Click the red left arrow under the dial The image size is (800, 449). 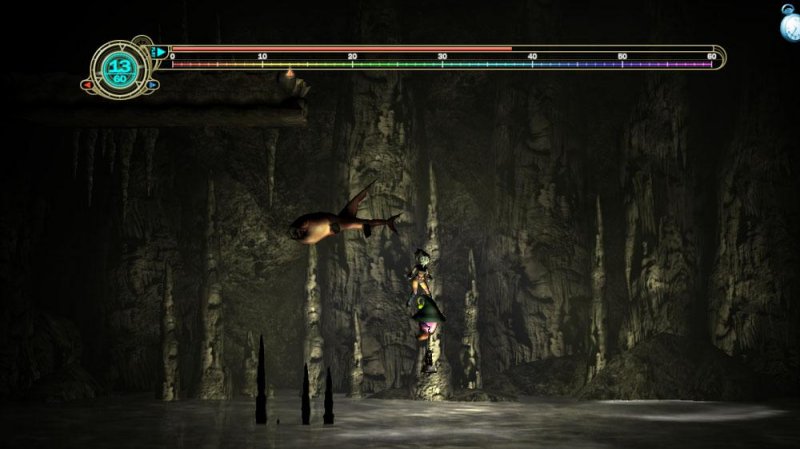coord(88,85)
